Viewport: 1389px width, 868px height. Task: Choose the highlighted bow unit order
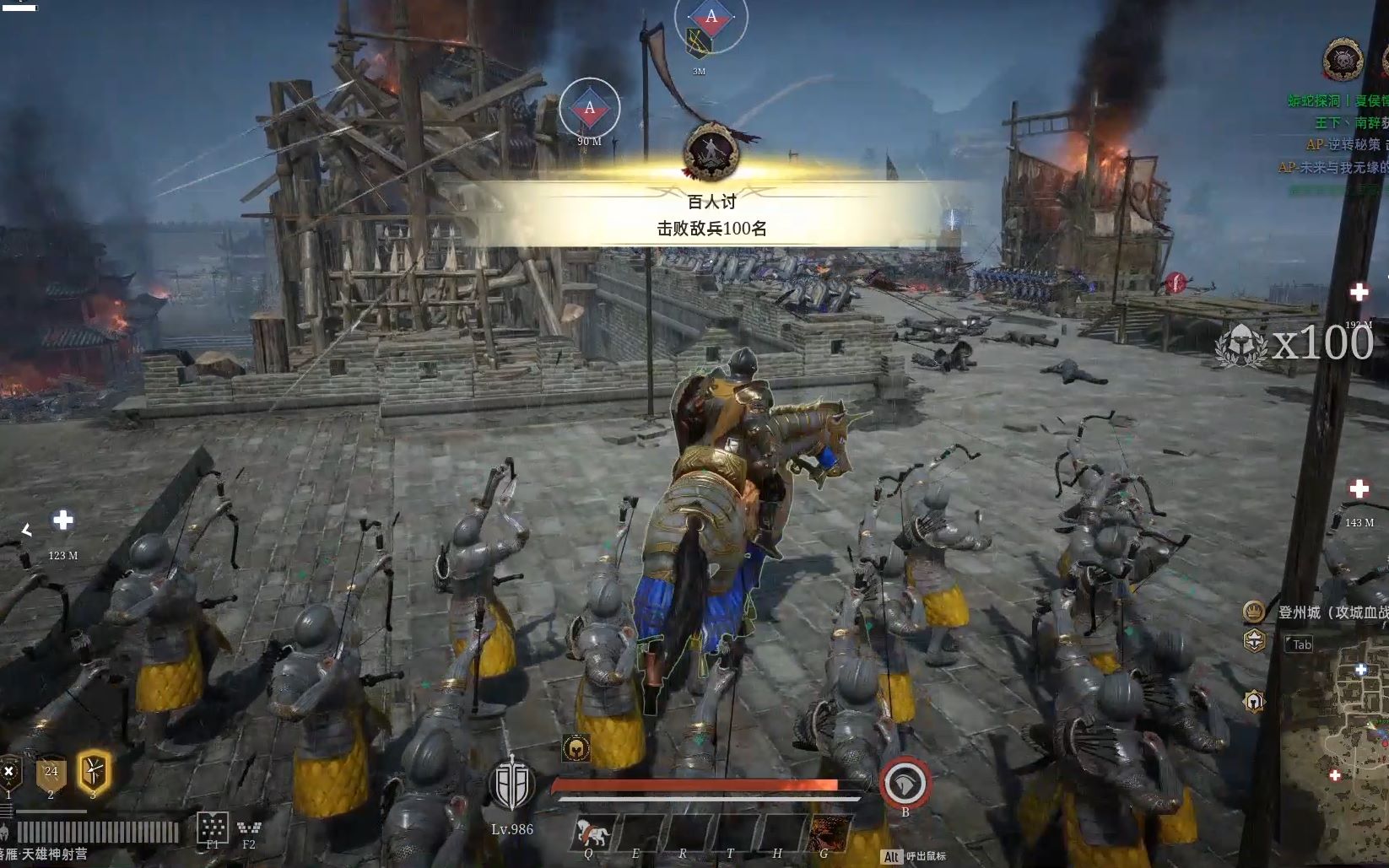point(93,772)
